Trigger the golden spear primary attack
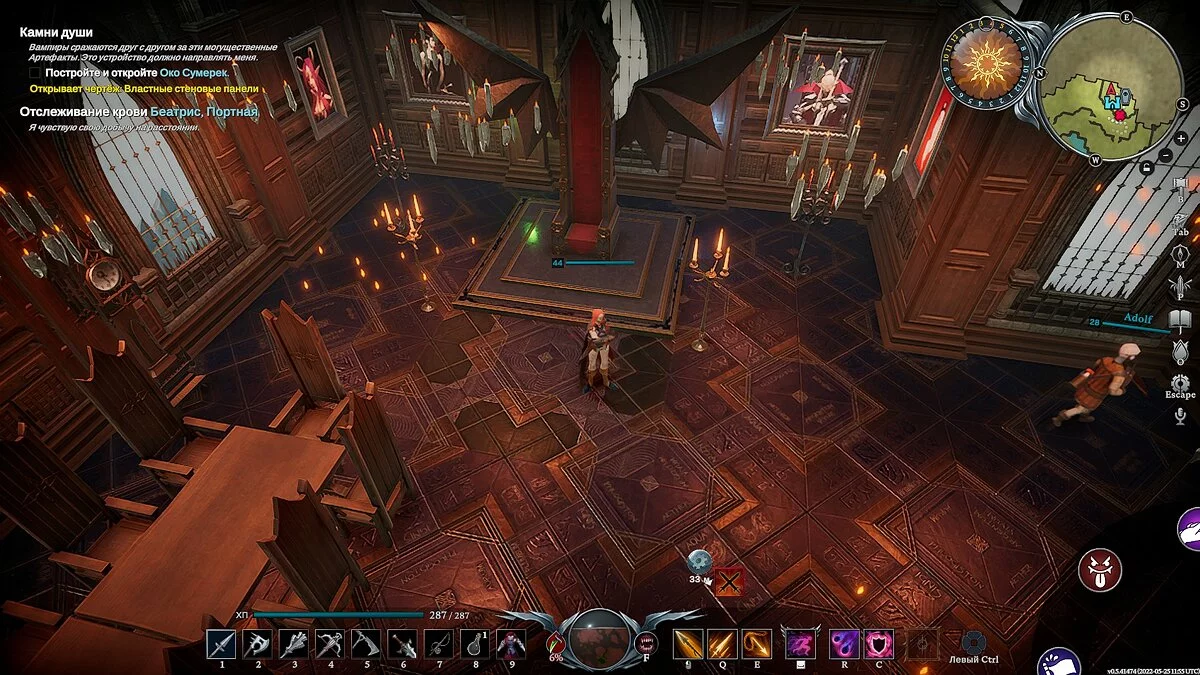The height and width of the screenshot is (675, 1200). (x=687, y=644)
